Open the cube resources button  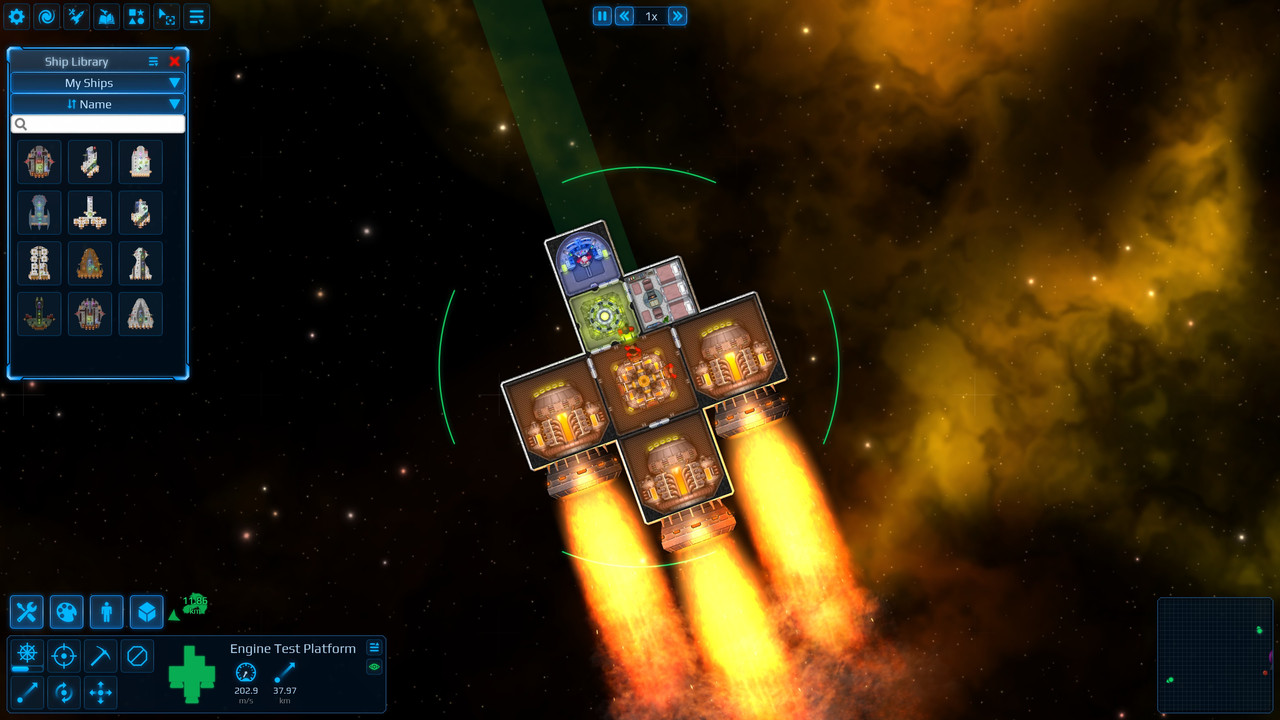147,612
